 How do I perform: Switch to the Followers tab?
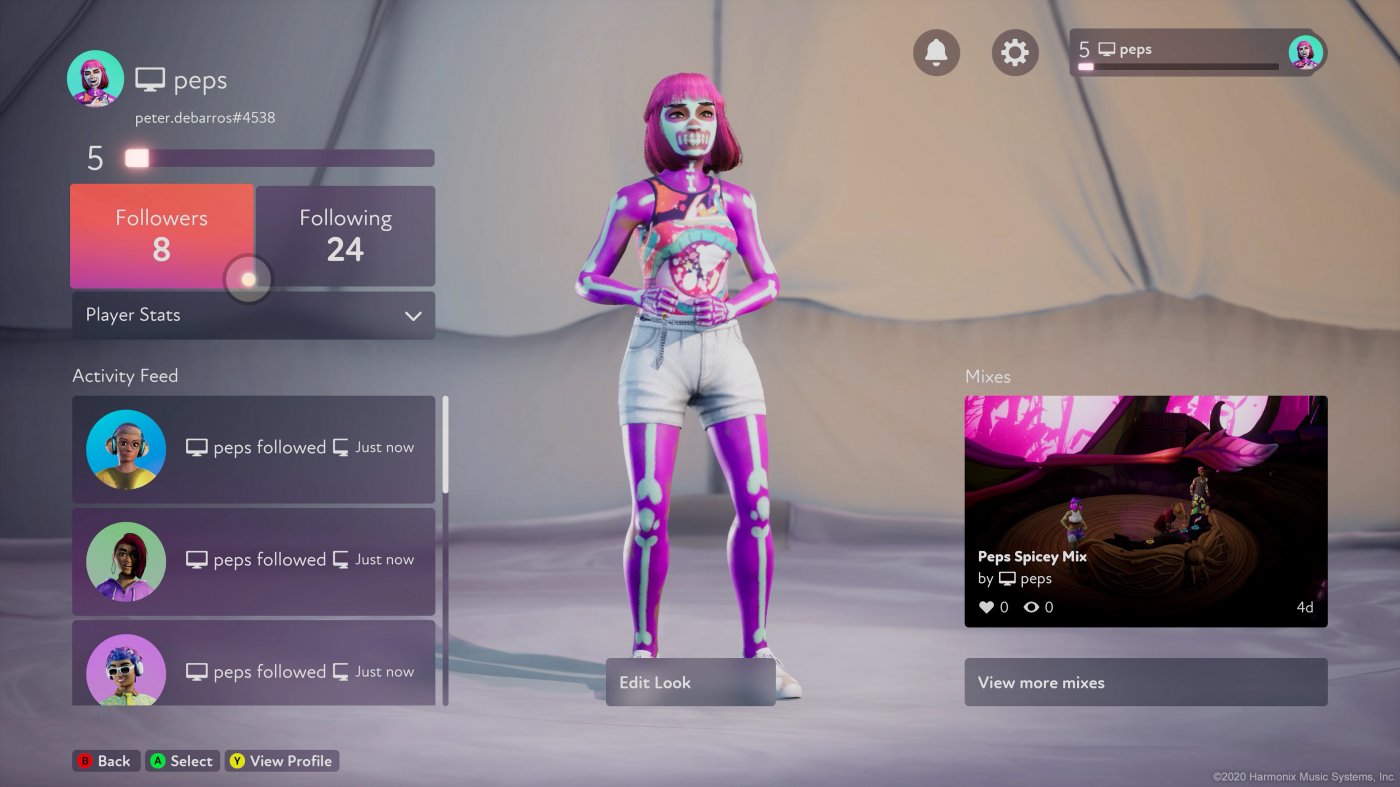coord(161,235)
